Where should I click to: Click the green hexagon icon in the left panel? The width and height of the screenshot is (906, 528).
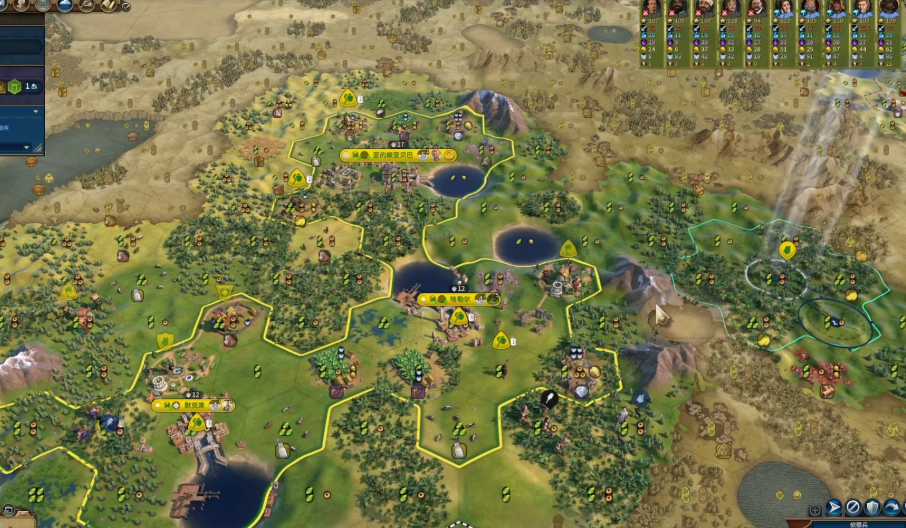[15, 88]
